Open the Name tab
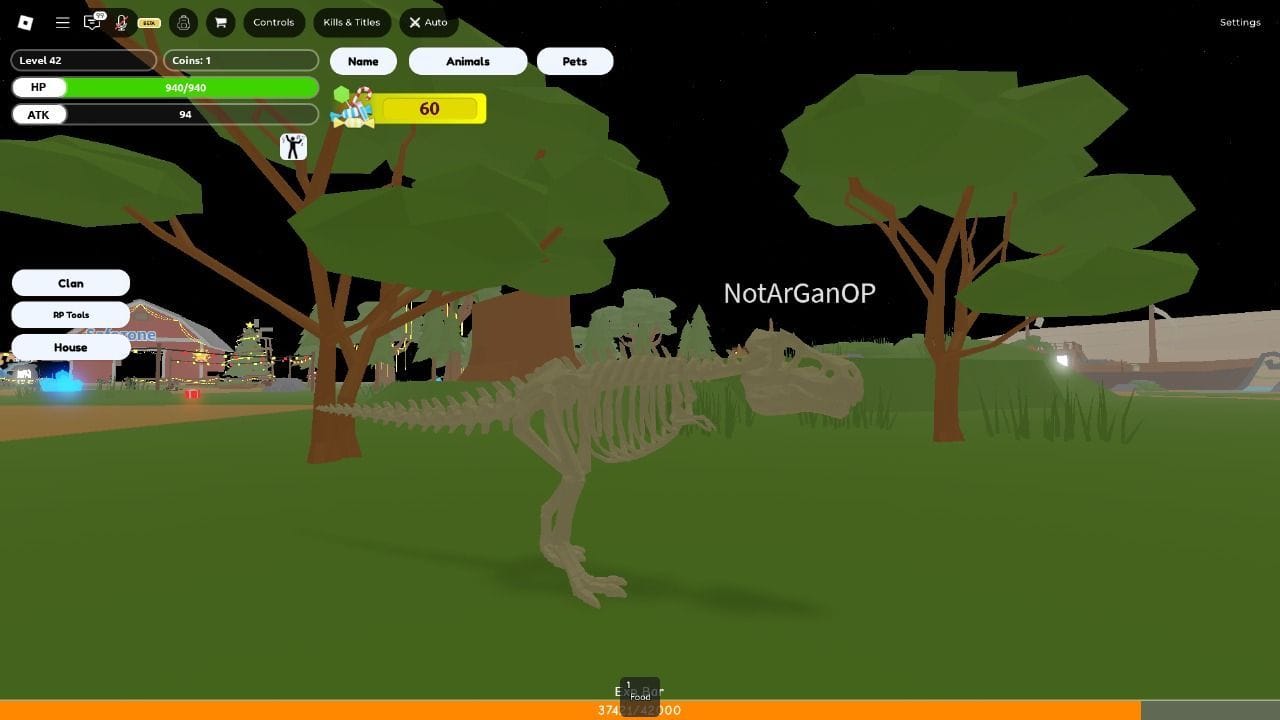1280x720 pixels. (362, 61)
